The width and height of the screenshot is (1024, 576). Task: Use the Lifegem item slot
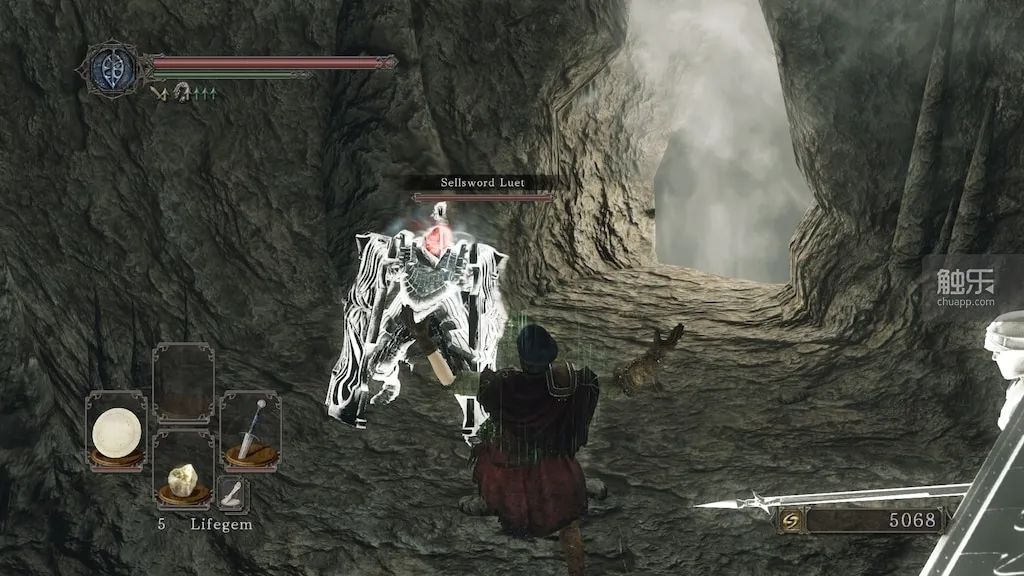tap(183, 470)
